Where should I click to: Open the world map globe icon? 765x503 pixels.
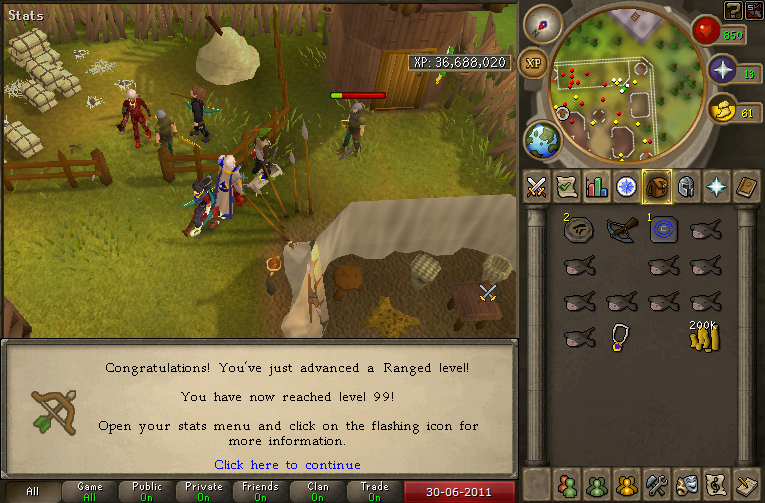click(542, 140)
